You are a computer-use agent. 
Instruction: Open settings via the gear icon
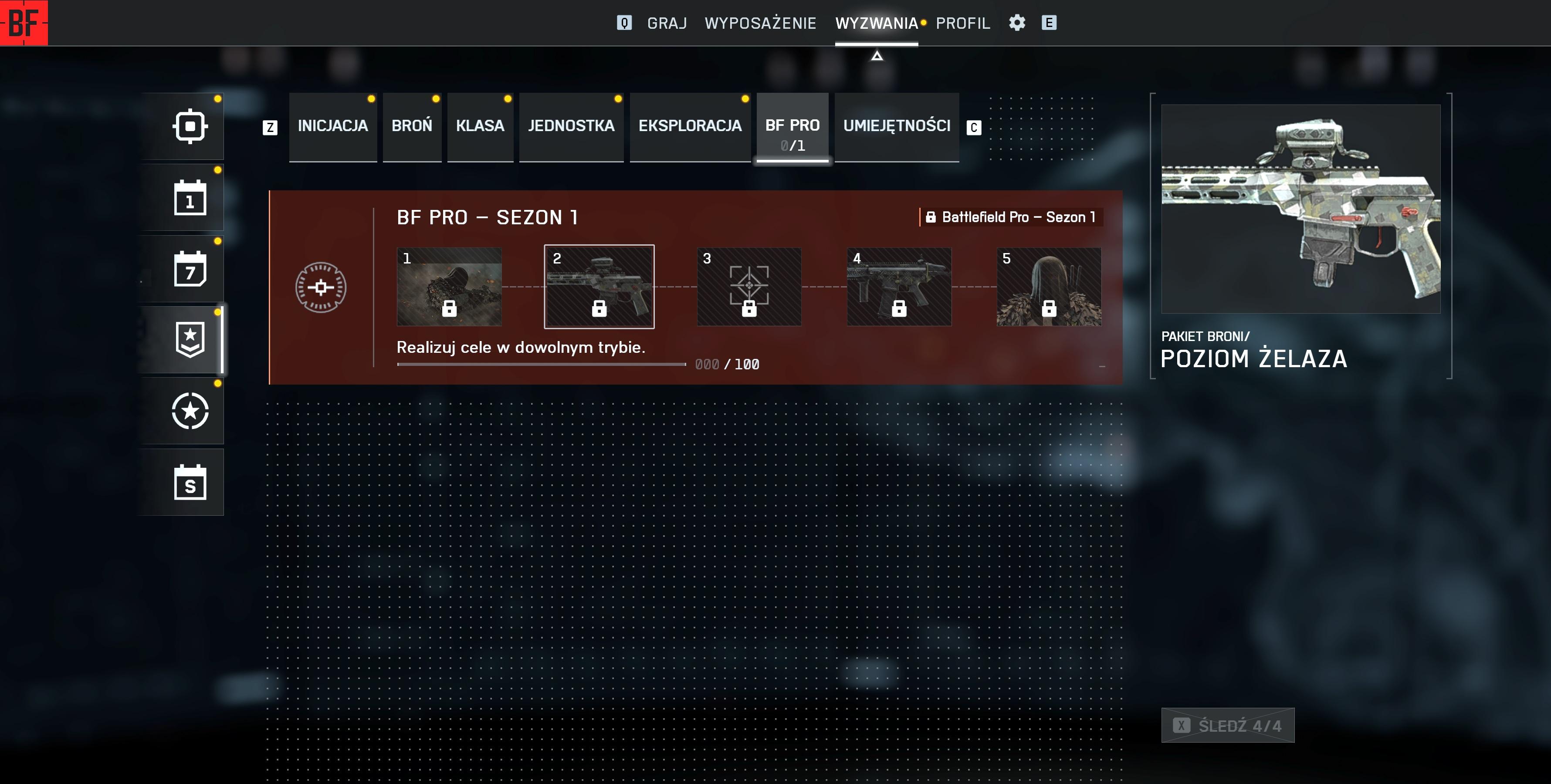[1017, 23]
